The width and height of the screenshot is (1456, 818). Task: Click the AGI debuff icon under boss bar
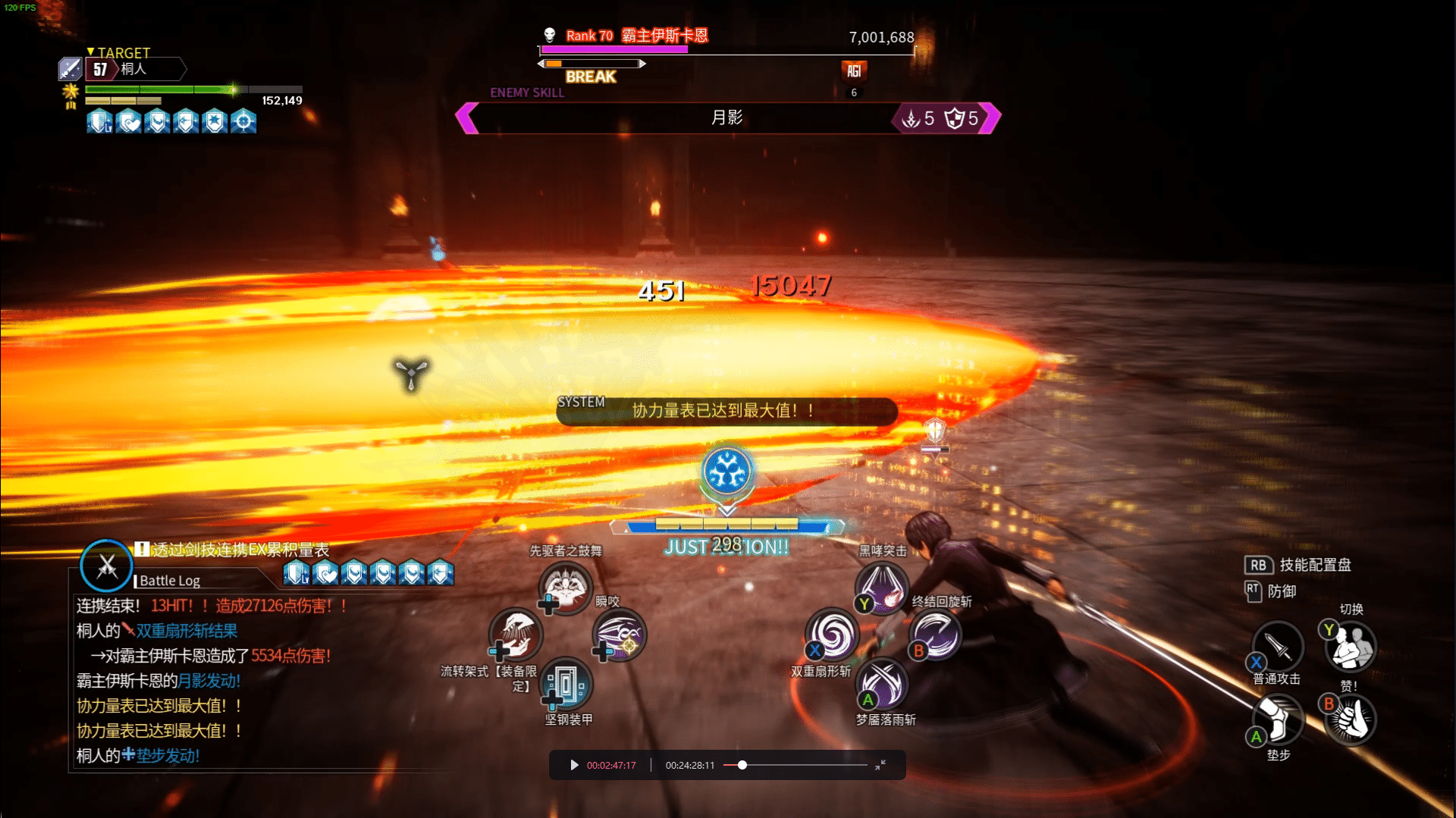click(x=854, y=71)
